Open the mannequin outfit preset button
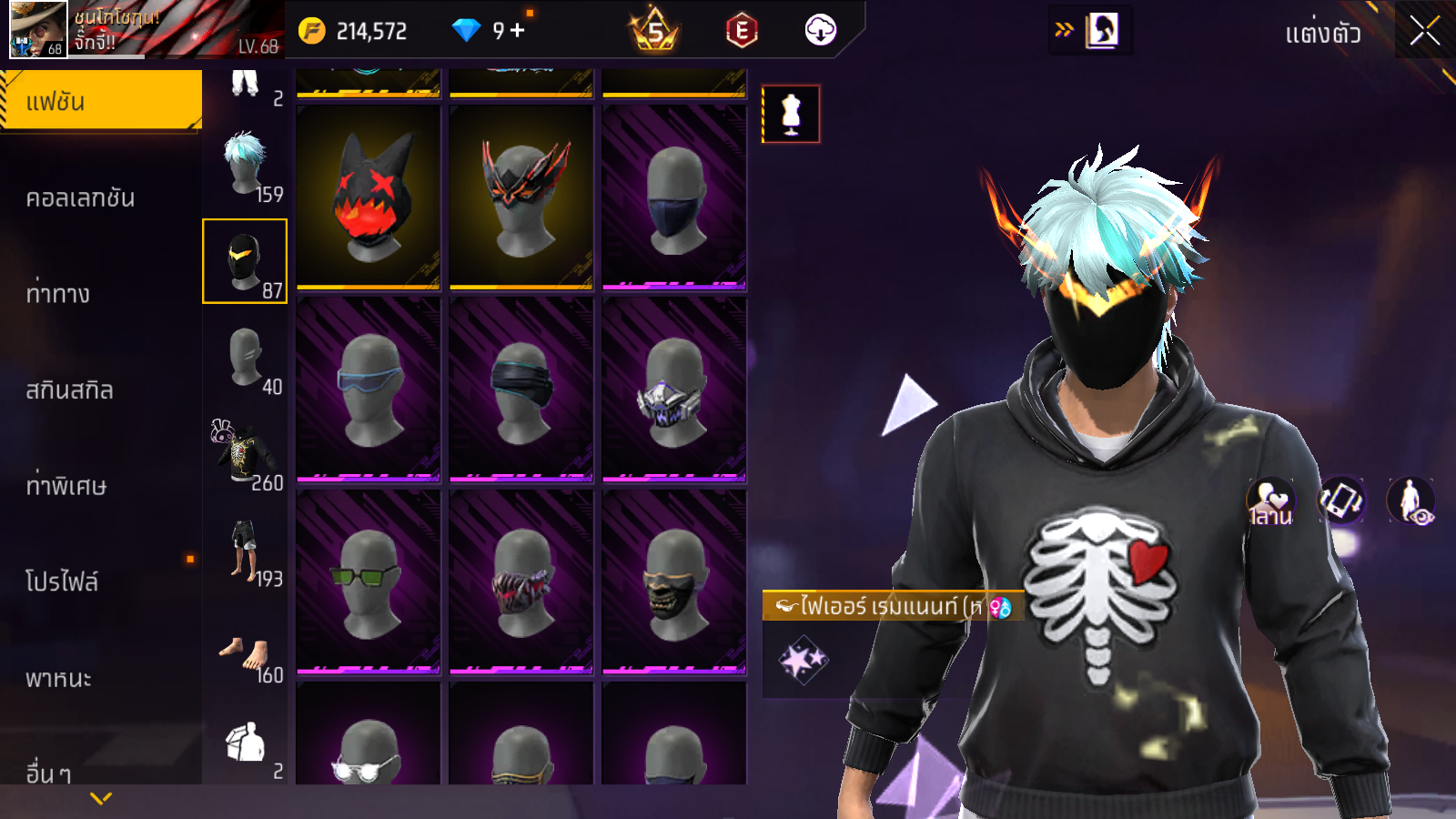The image size is (1456, 819). pyautogui.click(x=791, y=114)
